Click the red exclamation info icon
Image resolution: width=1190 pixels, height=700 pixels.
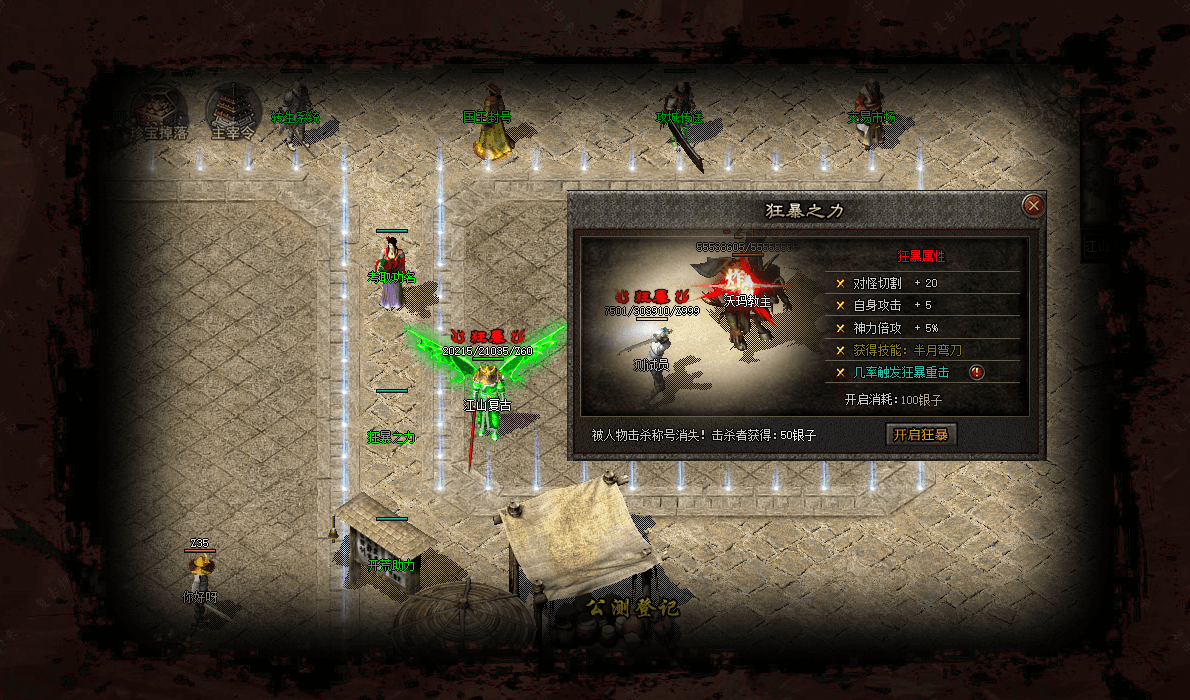(x=978, y=373)
